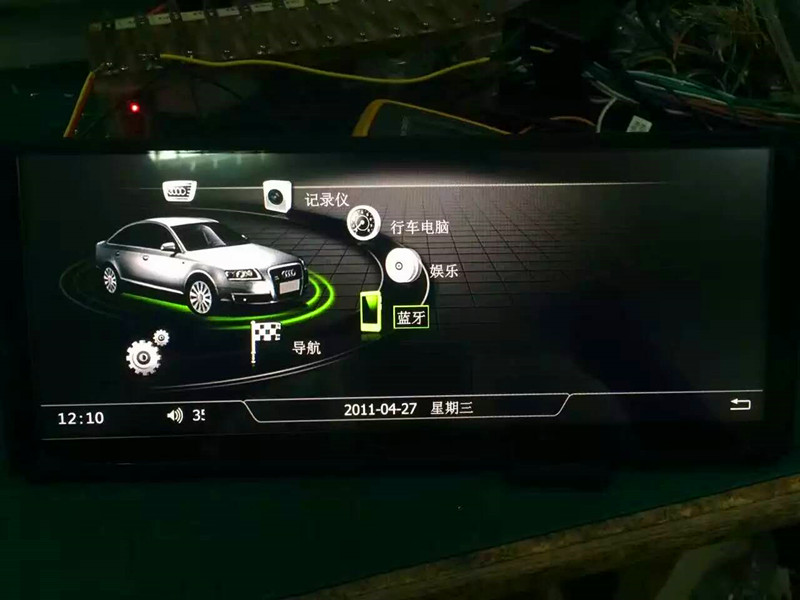
Task: Click the back arrow button
Action: click(740, 405)
